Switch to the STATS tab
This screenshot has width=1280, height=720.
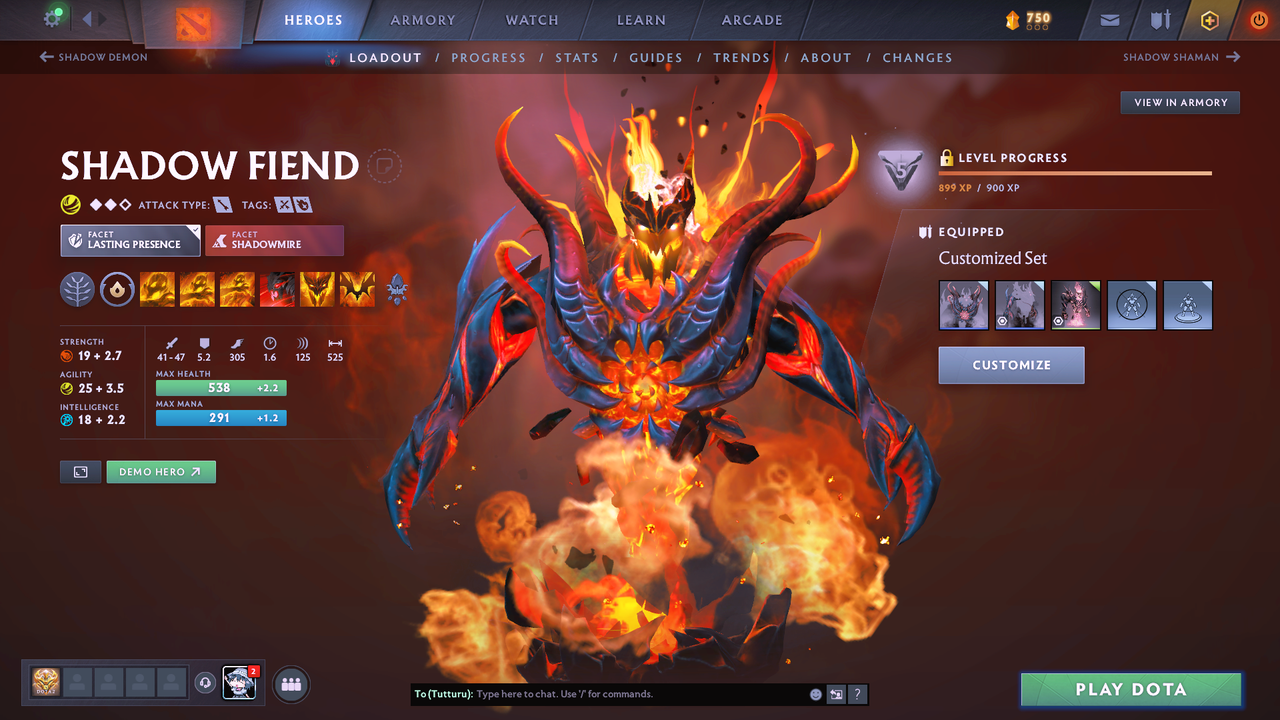pos(577,57)
